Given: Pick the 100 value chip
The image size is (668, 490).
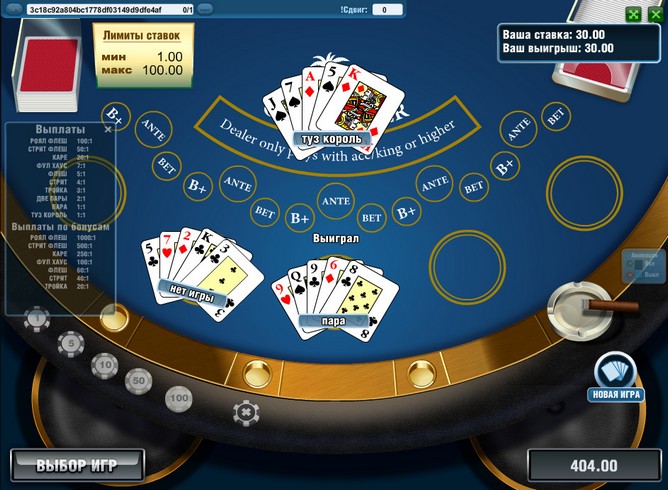Looking at the screenshot, I should [179, 397].
